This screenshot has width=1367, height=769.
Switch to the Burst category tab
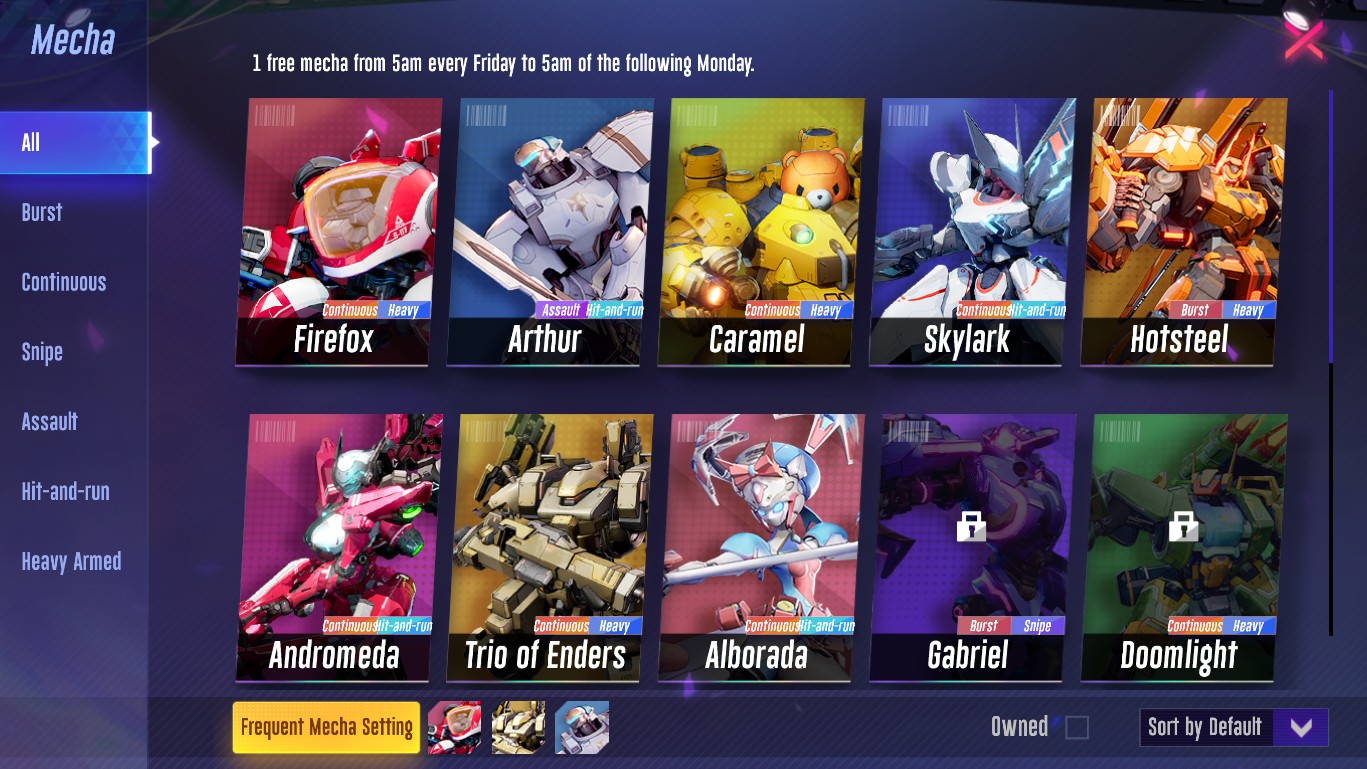pyautogui.click(x=42, y=212)
